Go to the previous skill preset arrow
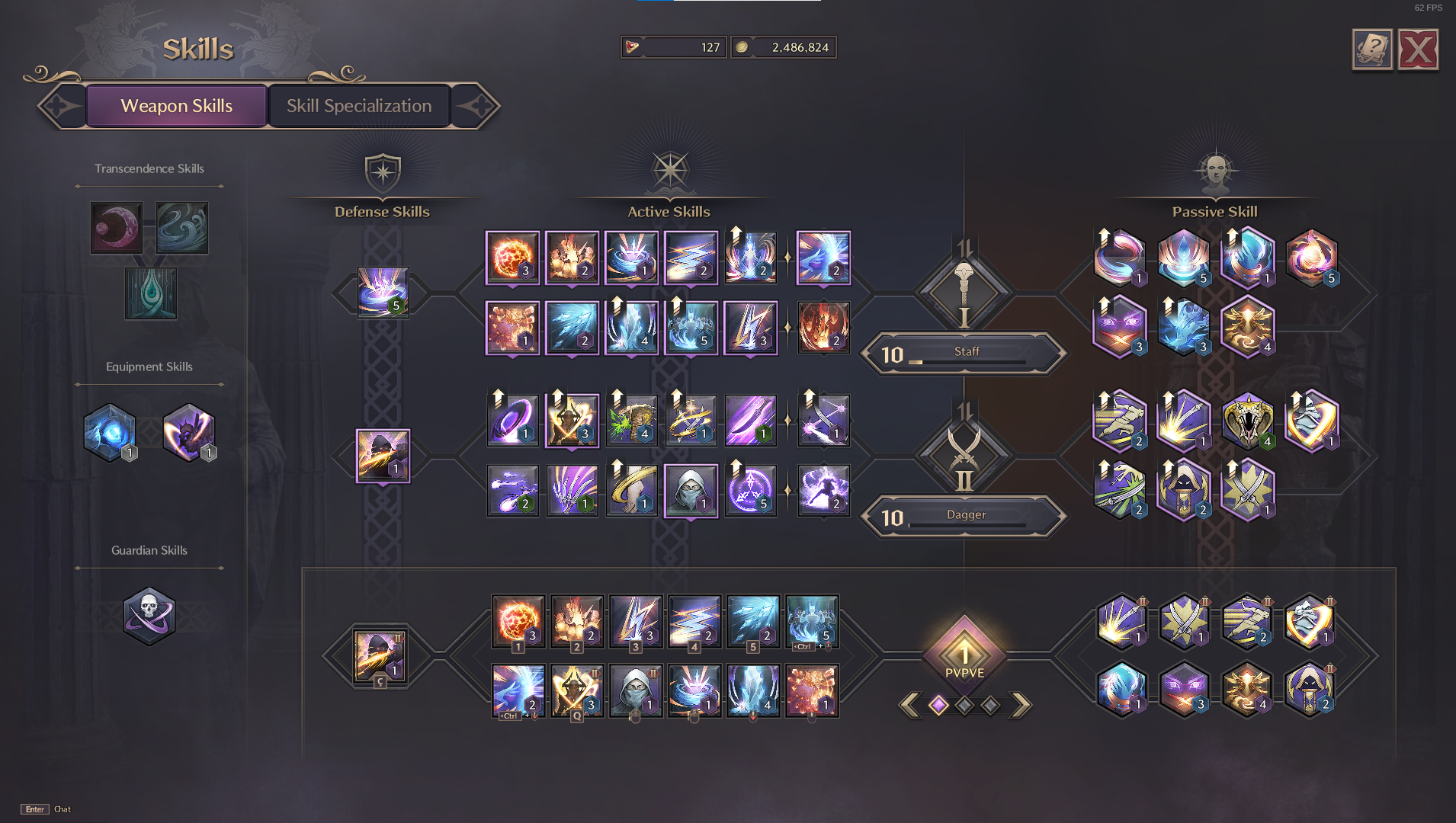 point(909,705)
